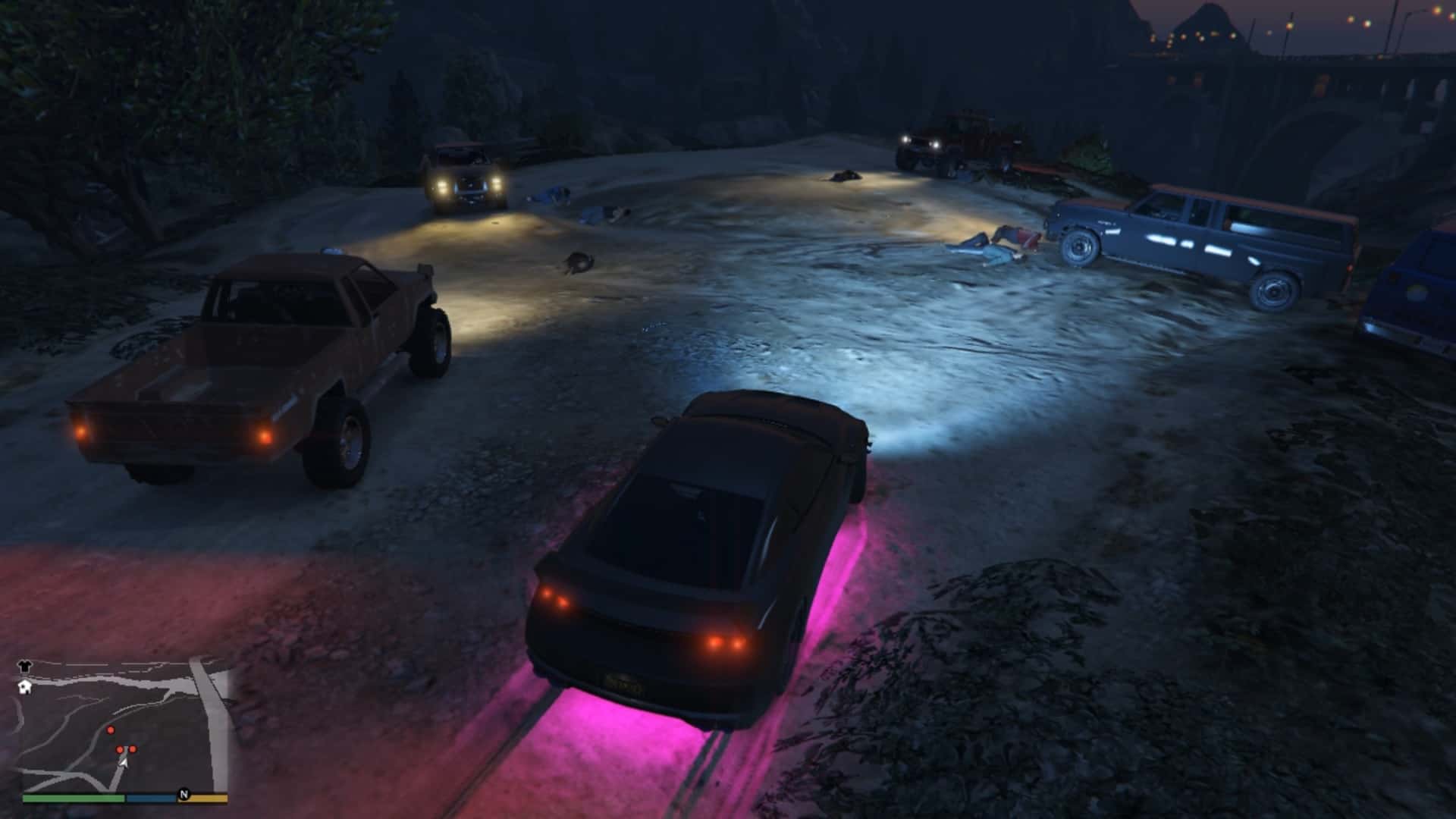Viewport: 1456px width, 819px height.
Task: Click the t-shirt clothing store icon on minimap
Action: pyautogui.click(x=24, y=666)
